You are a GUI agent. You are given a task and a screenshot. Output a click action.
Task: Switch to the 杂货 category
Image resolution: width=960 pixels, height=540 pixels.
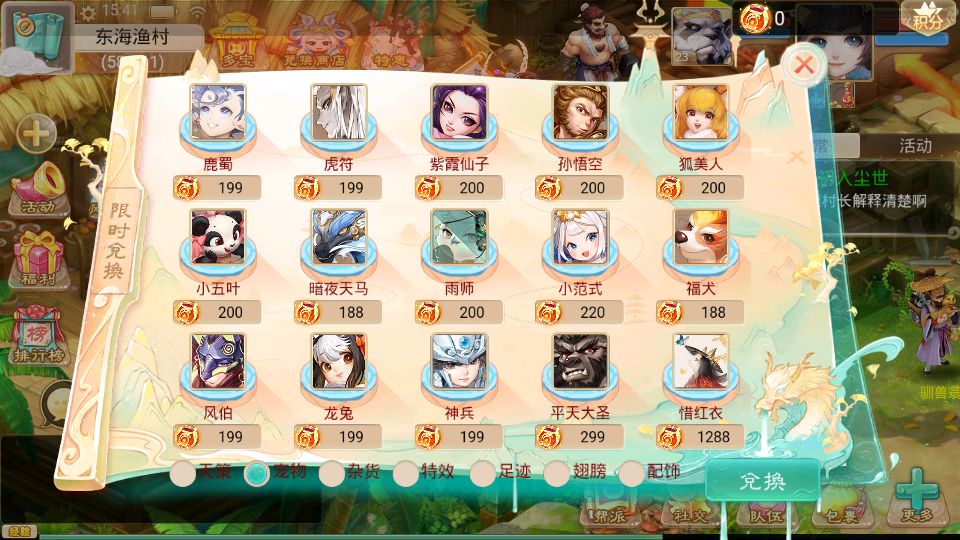[x=332, y=474]
